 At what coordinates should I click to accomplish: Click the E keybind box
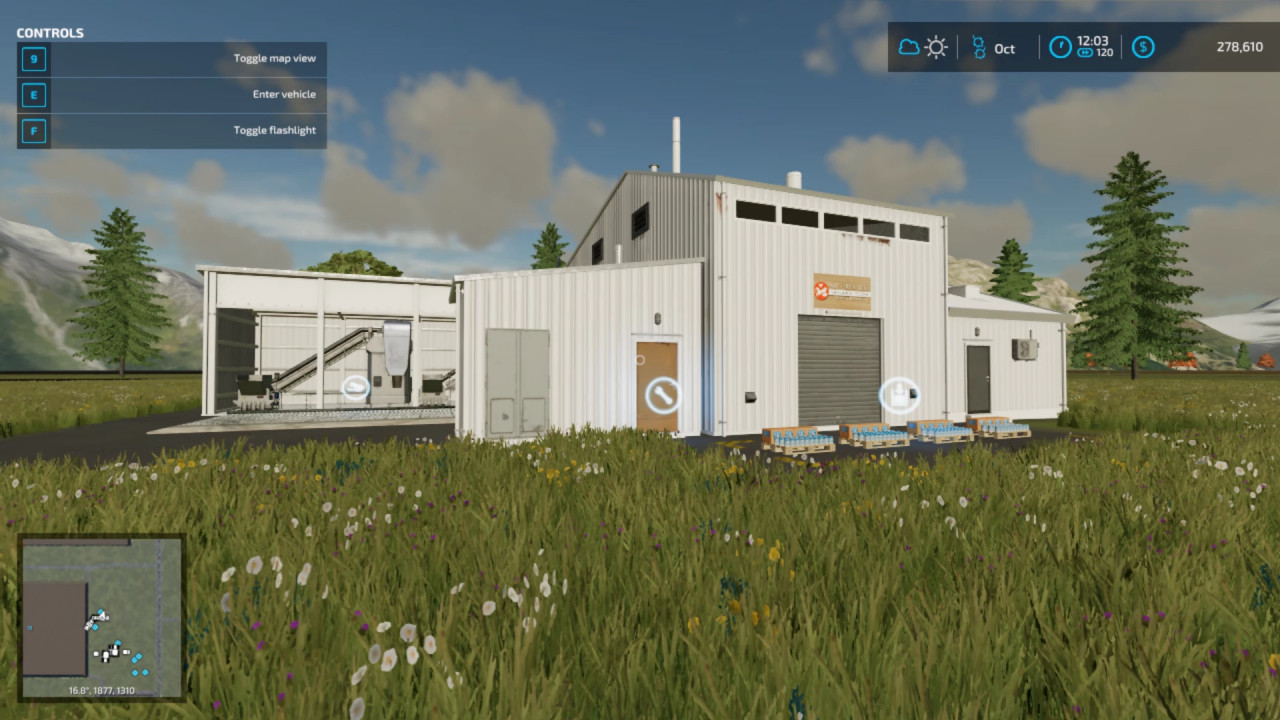(33, 94)
